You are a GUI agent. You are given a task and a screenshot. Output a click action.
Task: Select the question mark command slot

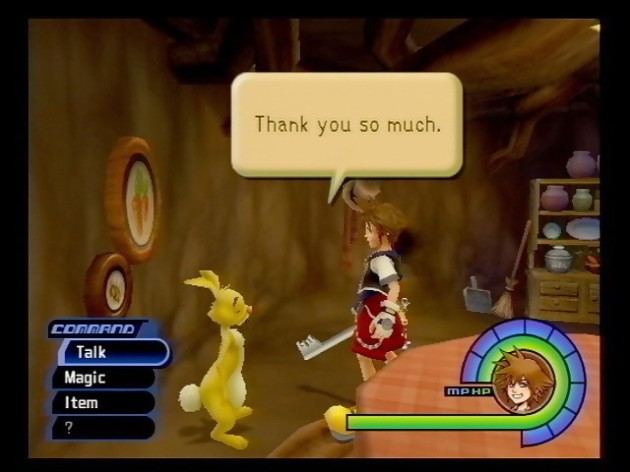tap(100, 427)
